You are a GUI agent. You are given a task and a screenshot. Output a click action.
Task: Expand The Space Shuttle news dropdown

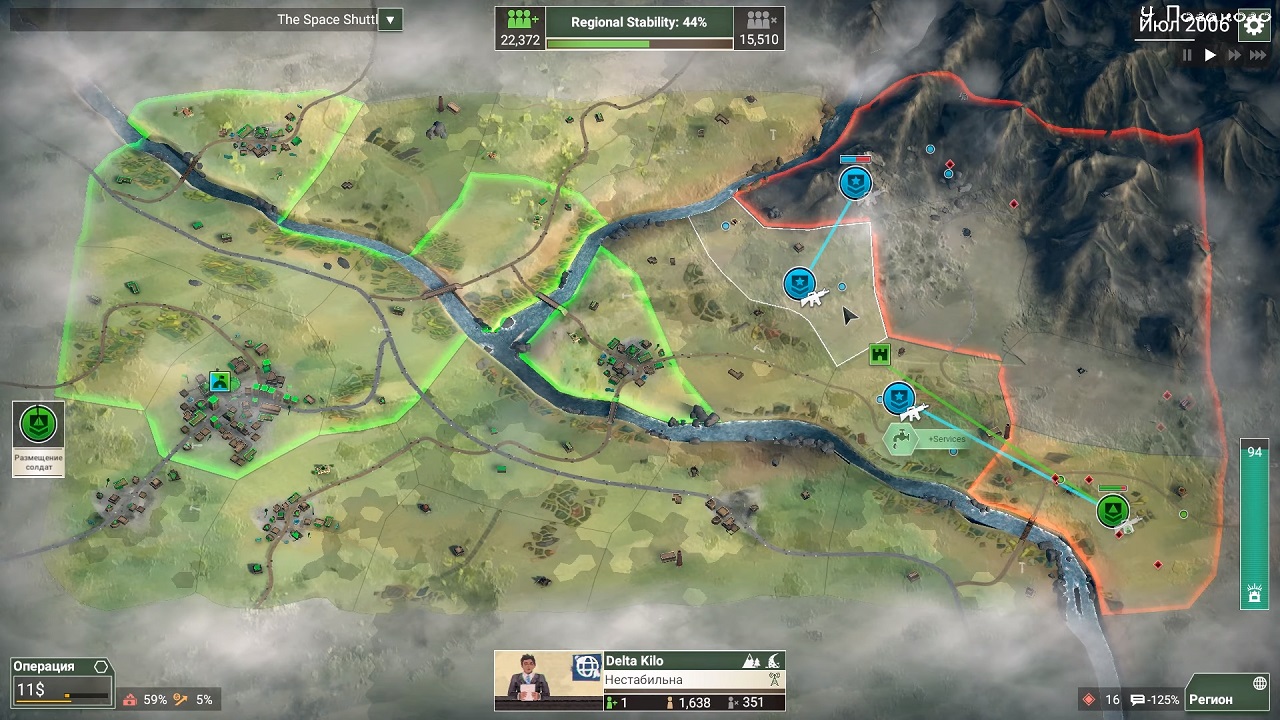390,20
